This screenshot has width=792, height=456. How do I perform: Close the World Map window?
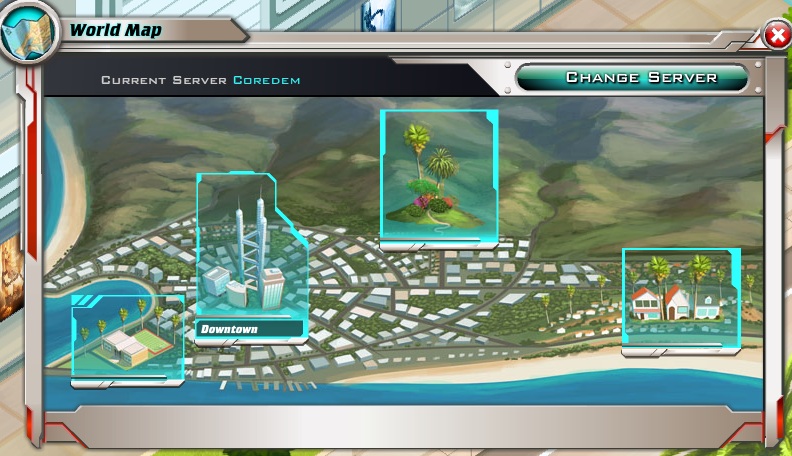click(x=776, y=36)
